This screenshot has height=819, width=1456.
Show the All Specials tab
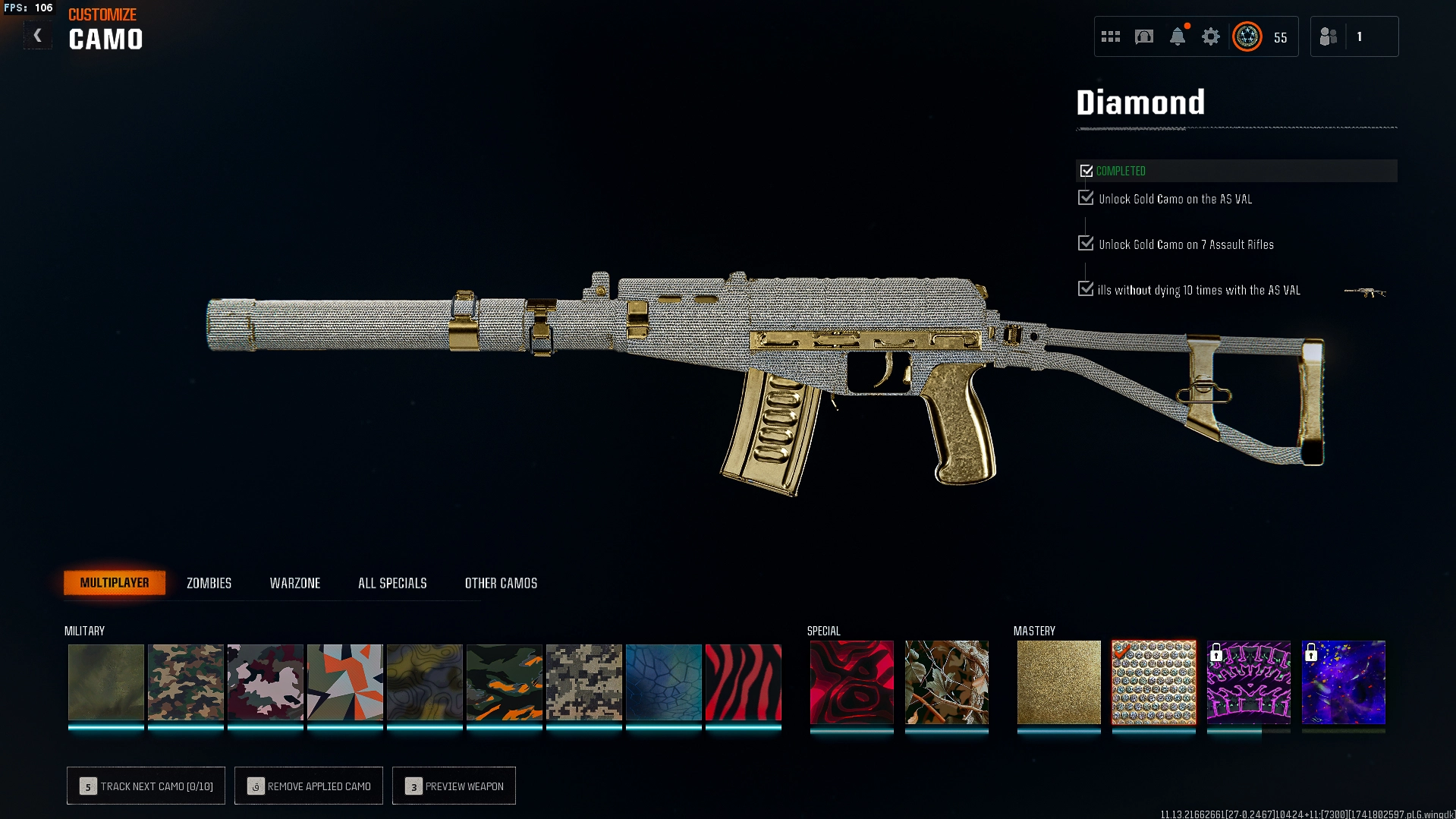click(392, 583)
